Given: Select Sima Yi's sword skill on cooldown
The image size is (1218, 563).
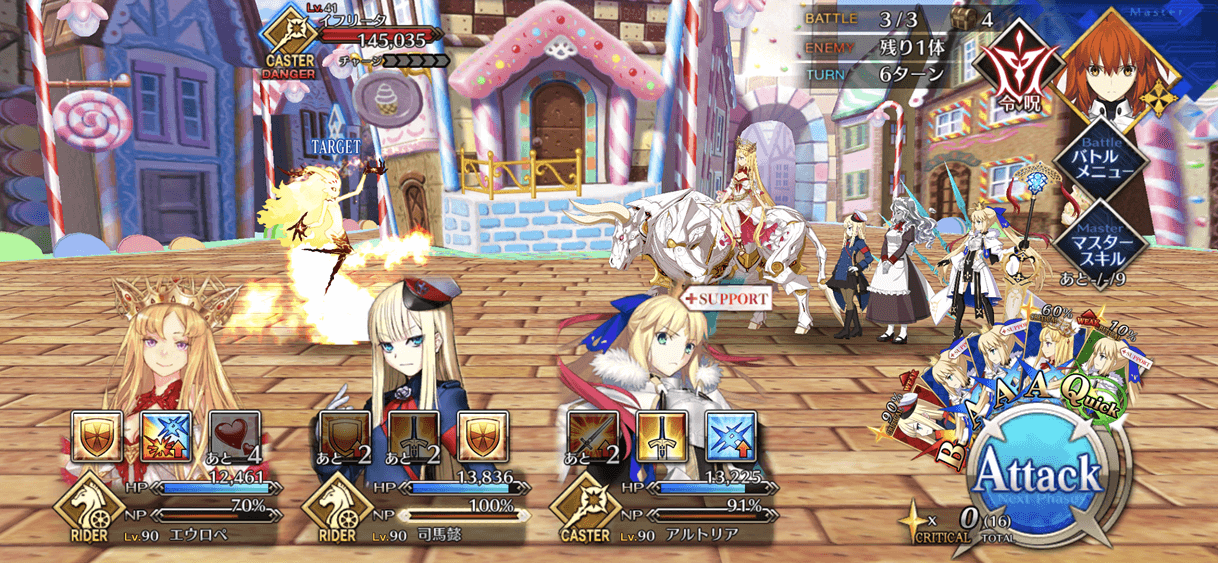Looking at the screenshot, I should coord(409,435).
